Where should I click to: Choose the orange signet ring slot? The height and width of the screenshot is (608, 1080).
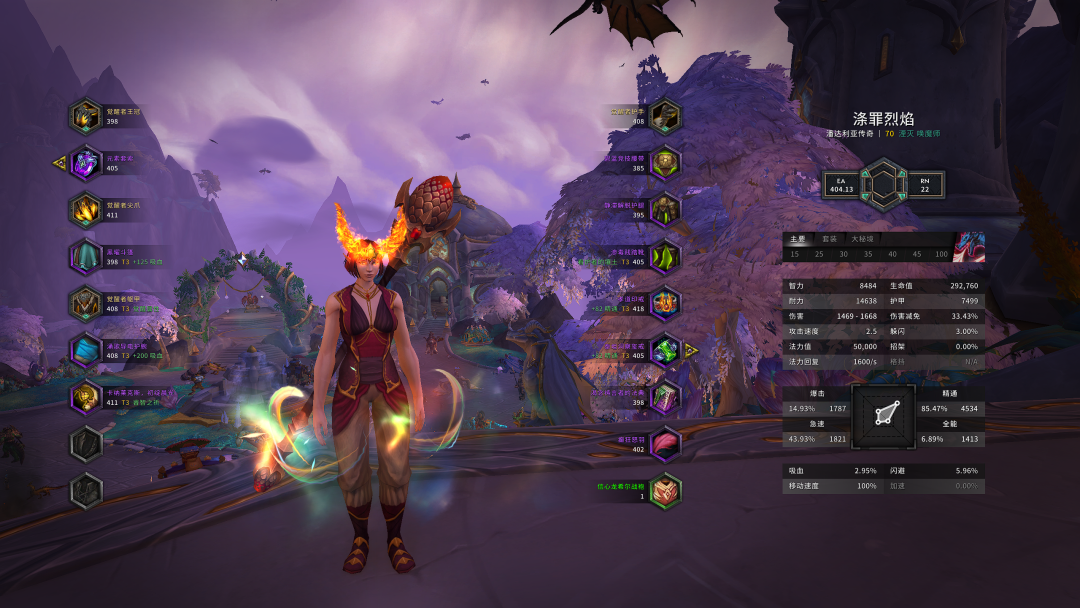tap(665, 304)
